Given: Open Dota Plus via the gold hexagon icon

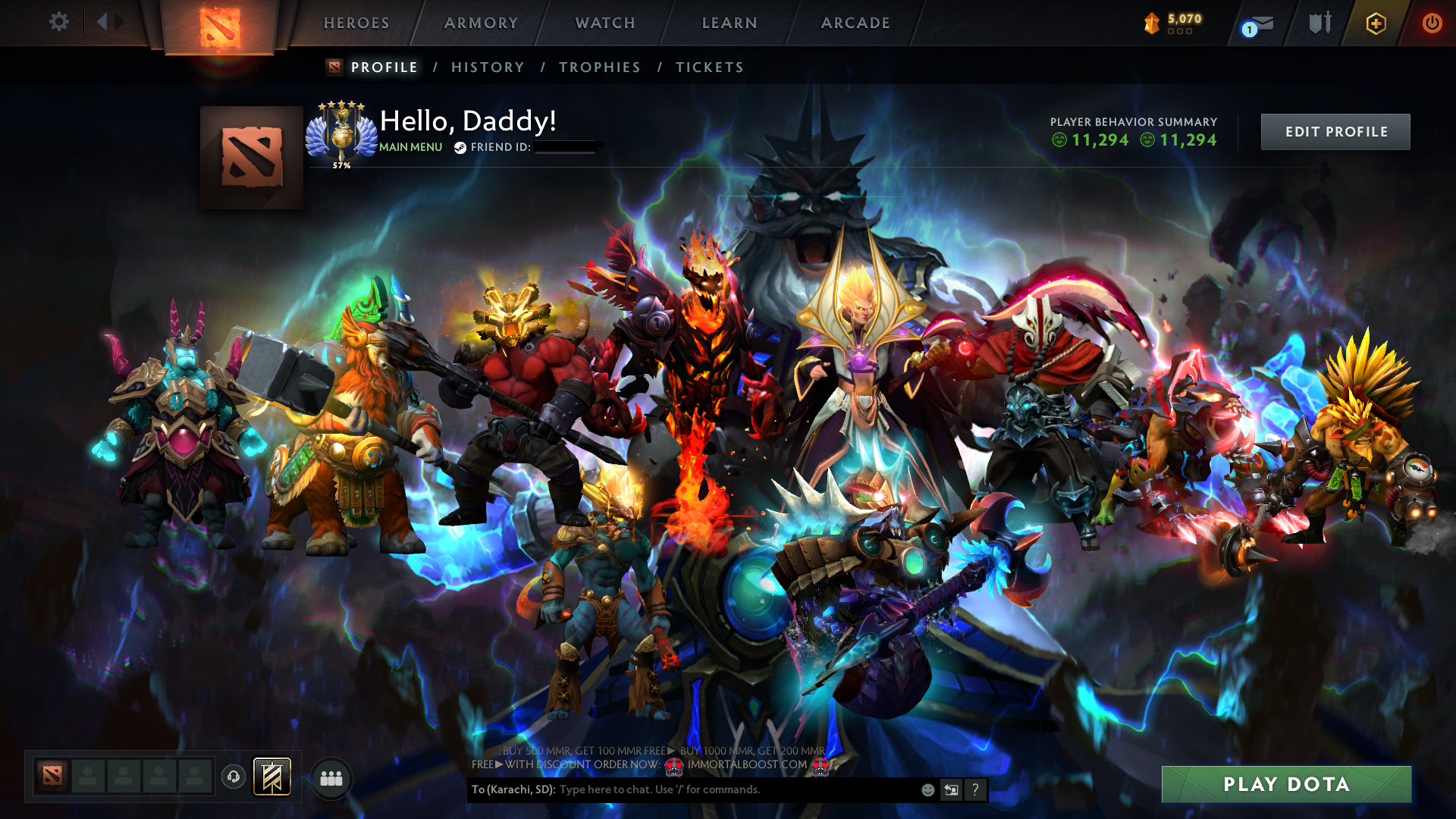Looking at the screenshot, I should coord(1376,23).
